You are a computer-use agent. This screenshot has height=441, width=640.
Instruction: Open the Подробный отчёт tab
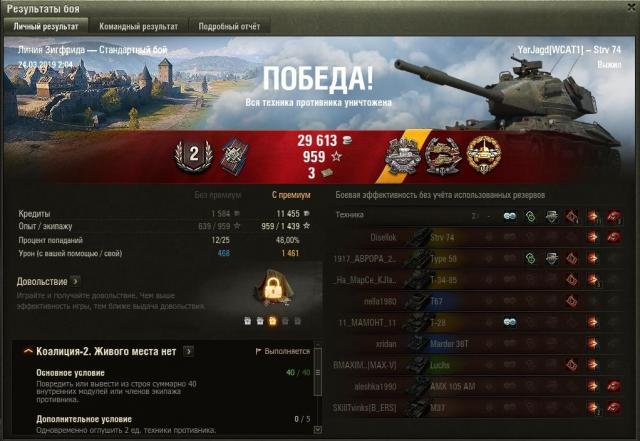228,26
